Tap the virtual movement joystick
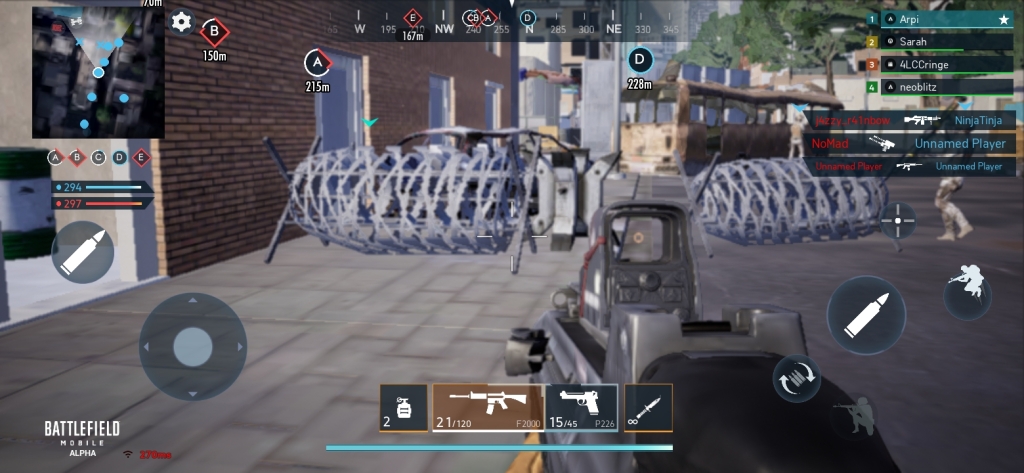Image resolution: width=1024 pixels, height=473 pixels. click(192, 347)
